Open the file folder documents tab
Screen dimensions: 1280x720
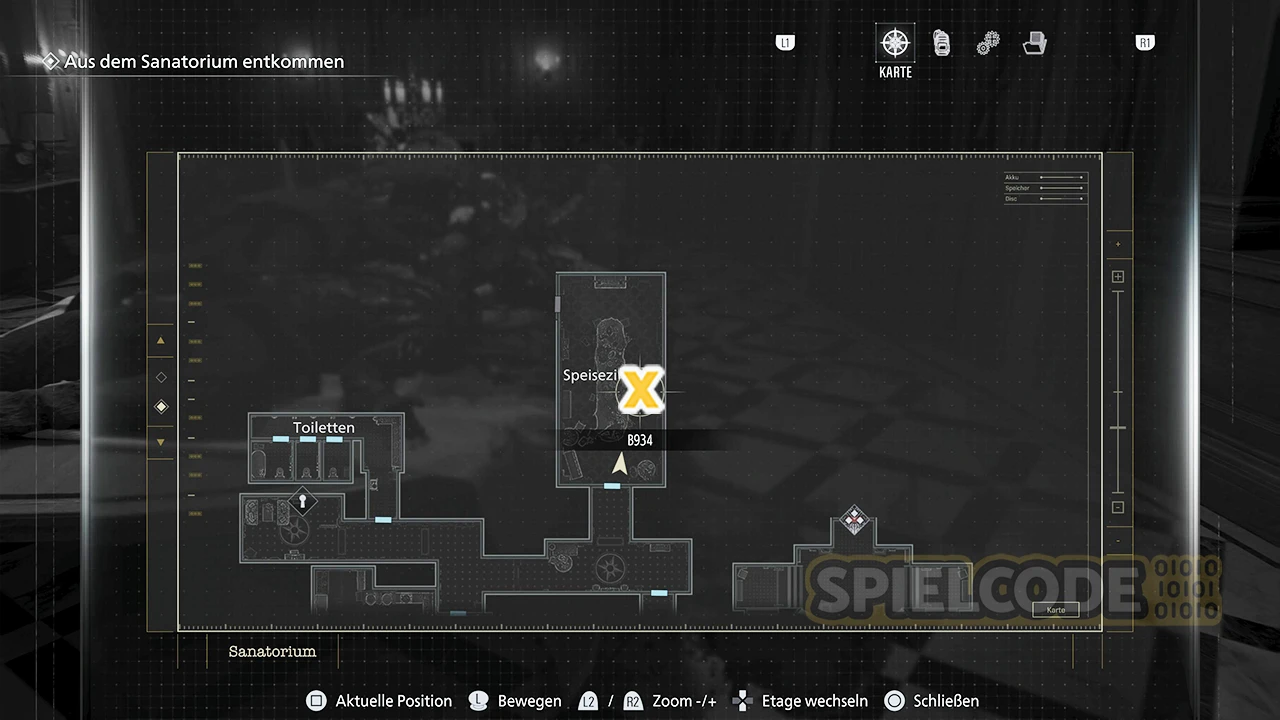coord(1034,43)
